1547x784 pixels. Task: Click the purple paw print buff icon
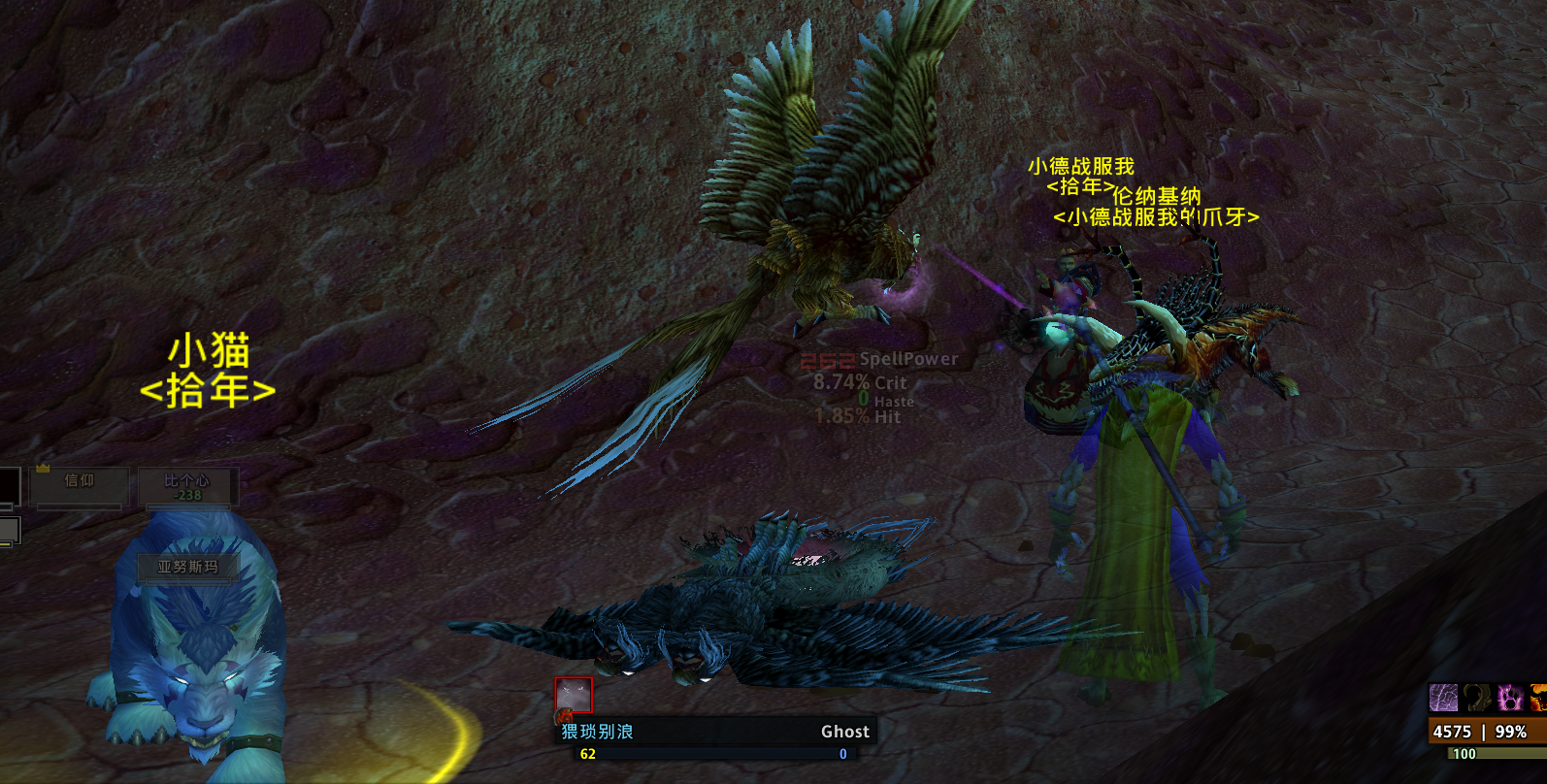1510,698
